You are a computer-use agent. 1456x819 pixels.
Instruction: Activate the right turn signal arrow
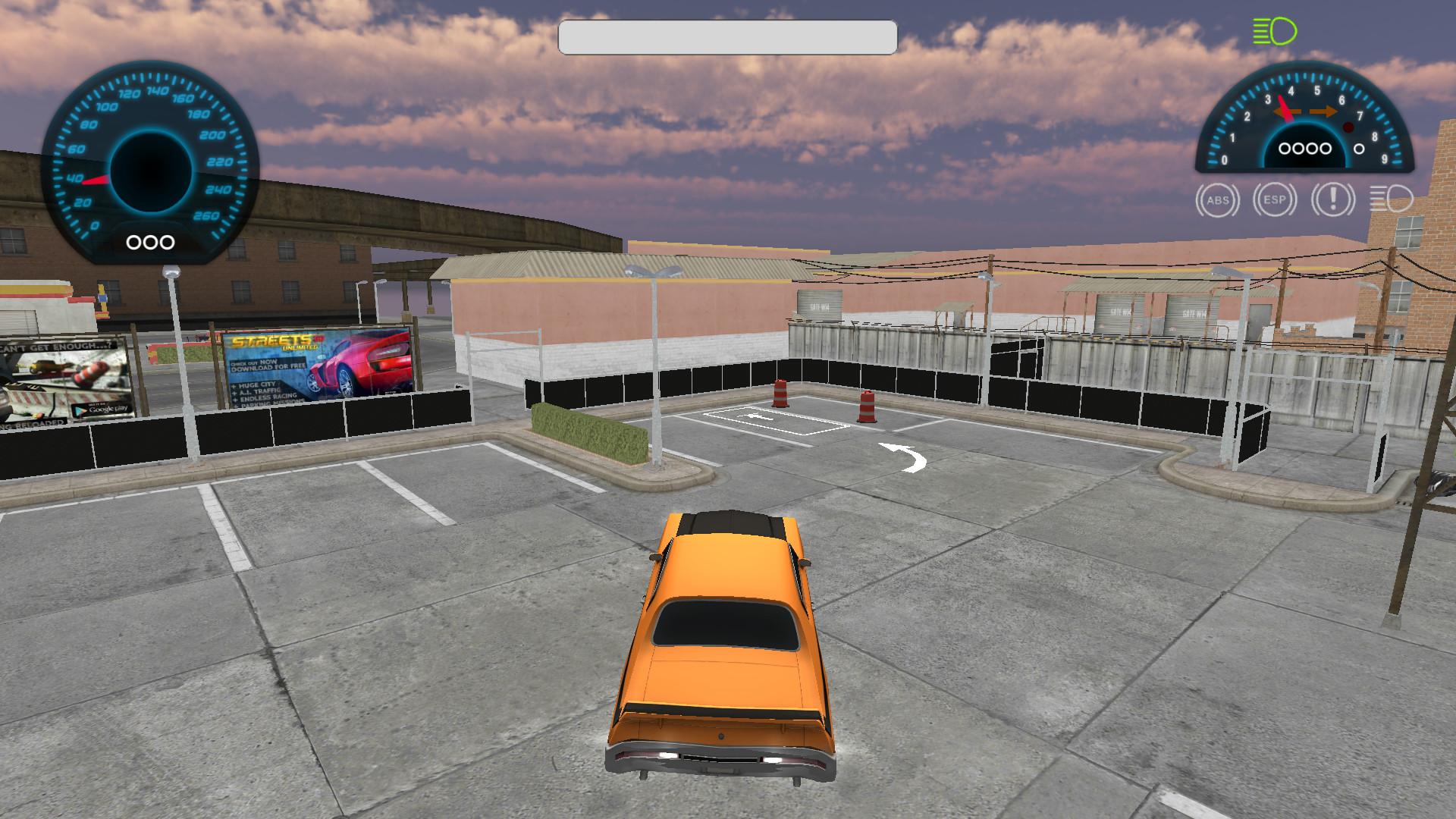pos(1324,112)
